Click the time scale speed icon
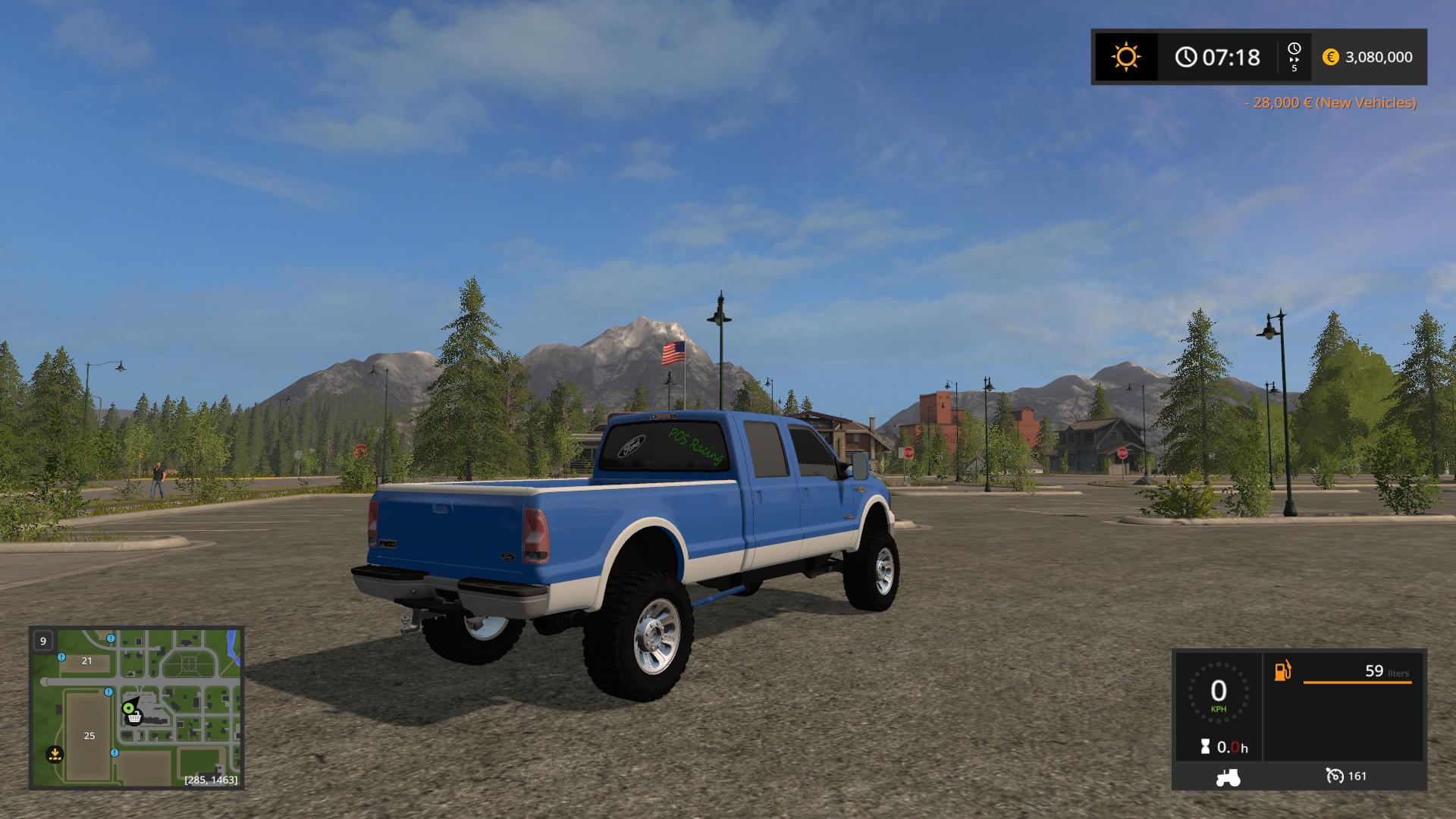Image resolution: width=1456 pixels, height=819 pixels. click(x=1294, y=57)
